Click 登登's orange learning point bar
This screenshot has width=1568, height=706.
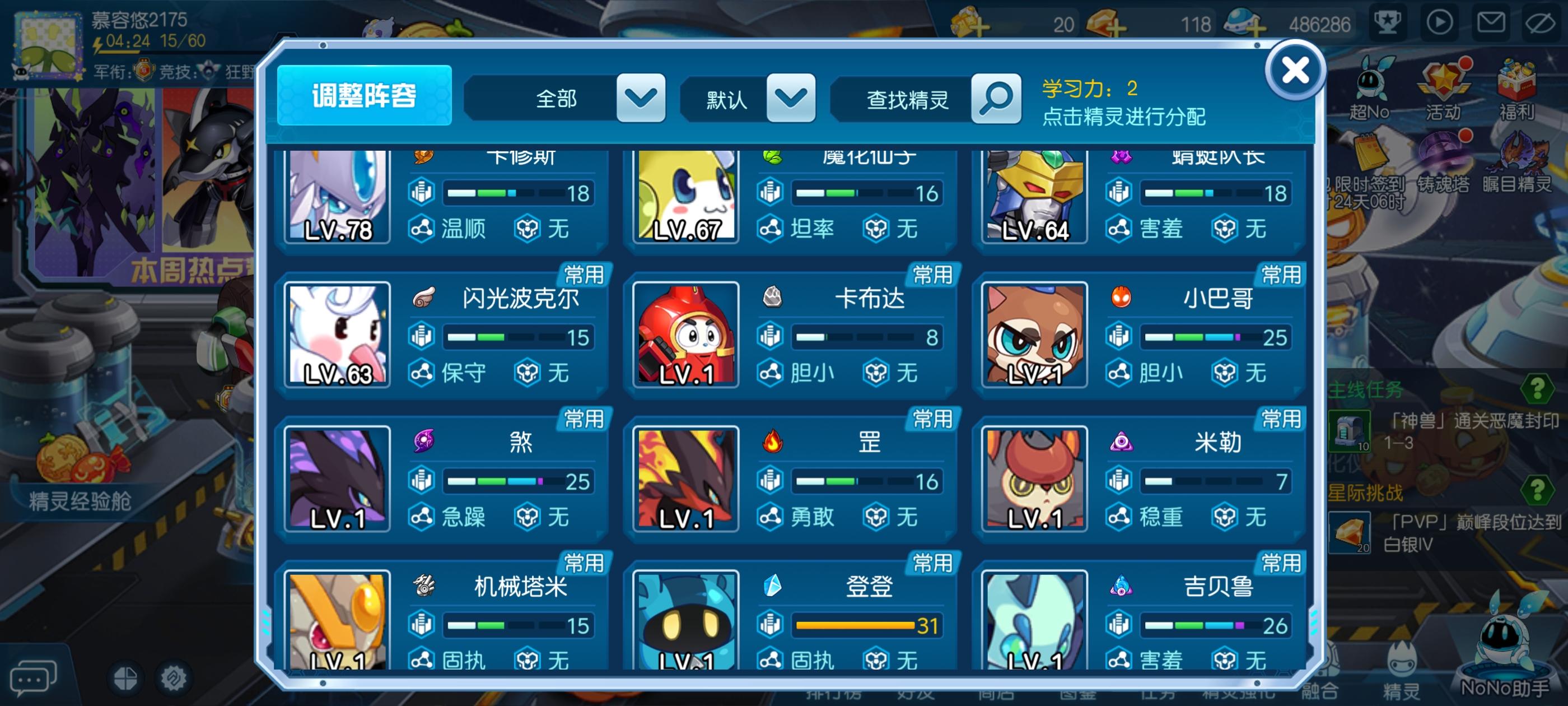855,625
